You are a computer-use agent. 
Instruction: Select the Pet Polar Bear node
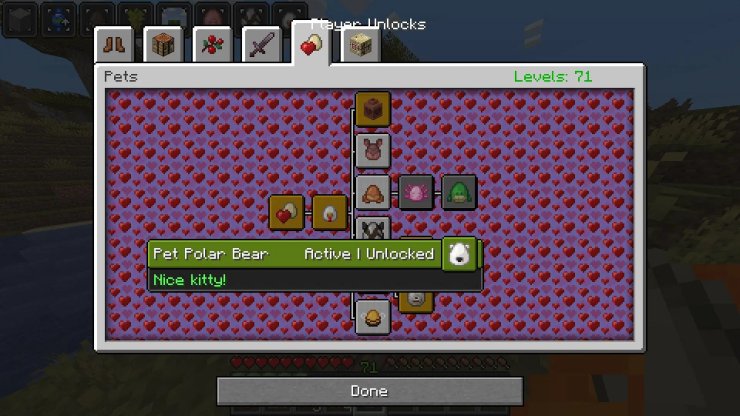[459, 254]
